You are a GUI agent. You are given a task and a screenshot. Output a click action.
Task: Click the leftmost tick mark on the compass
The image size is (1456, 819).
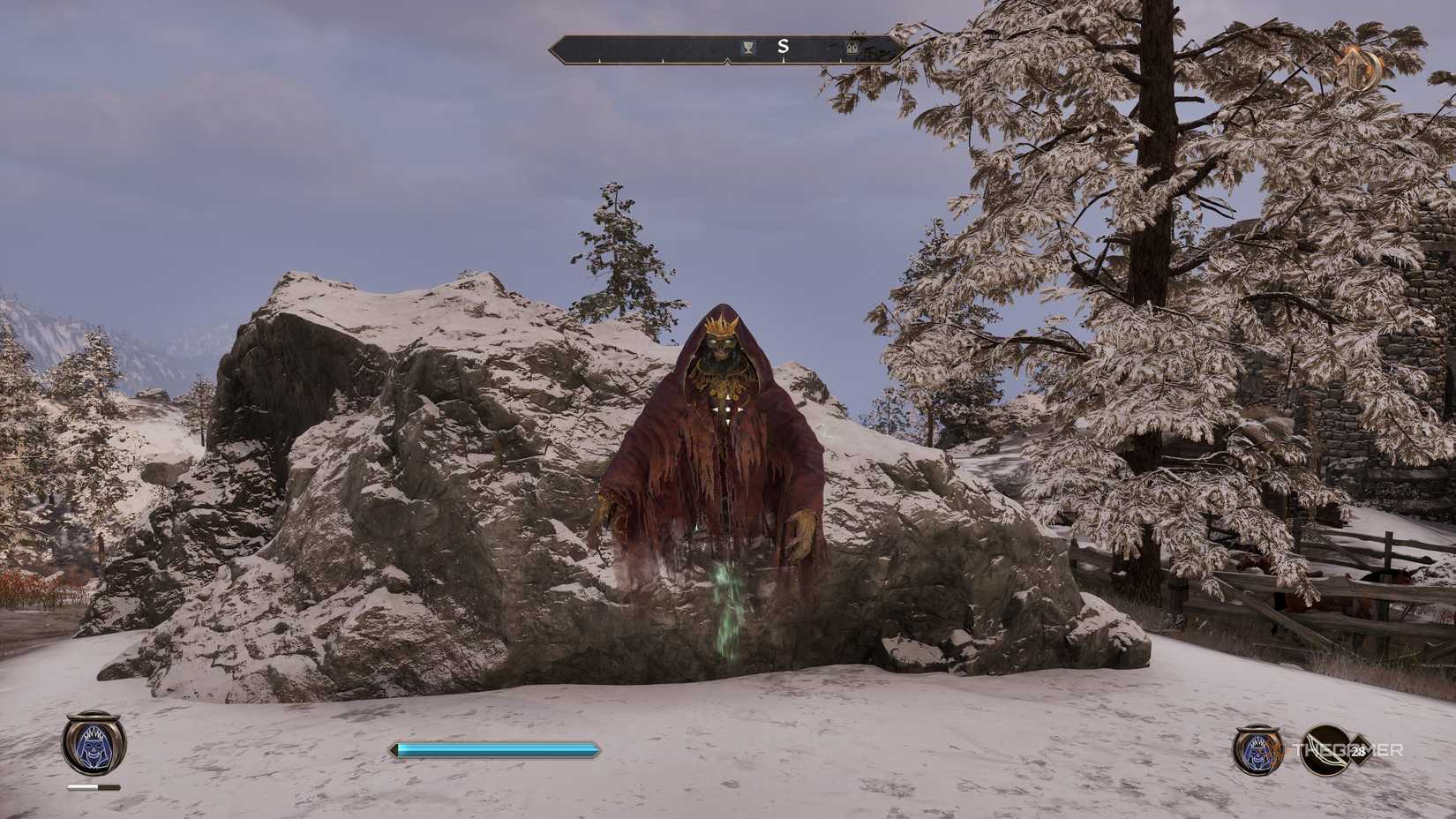tap(600, 60)
